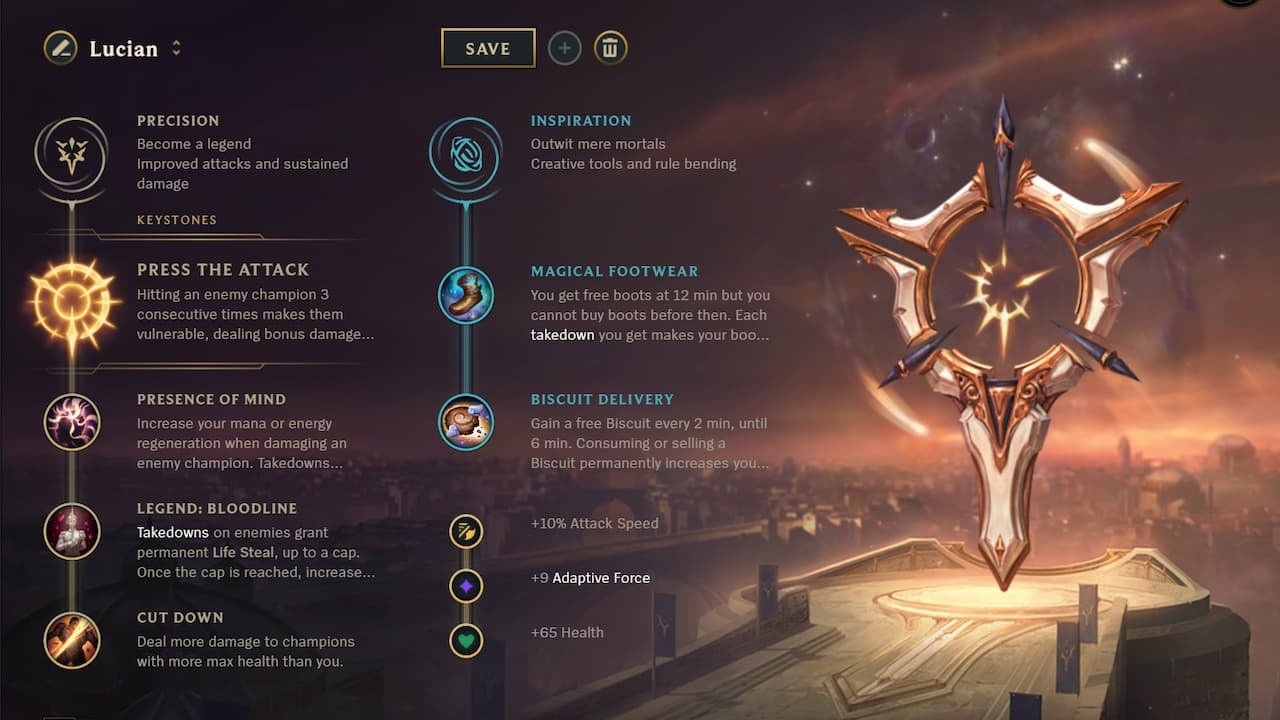Select the Magical Footwear rune
Screen dimensions: 1280x720
[x=466, y=296]
